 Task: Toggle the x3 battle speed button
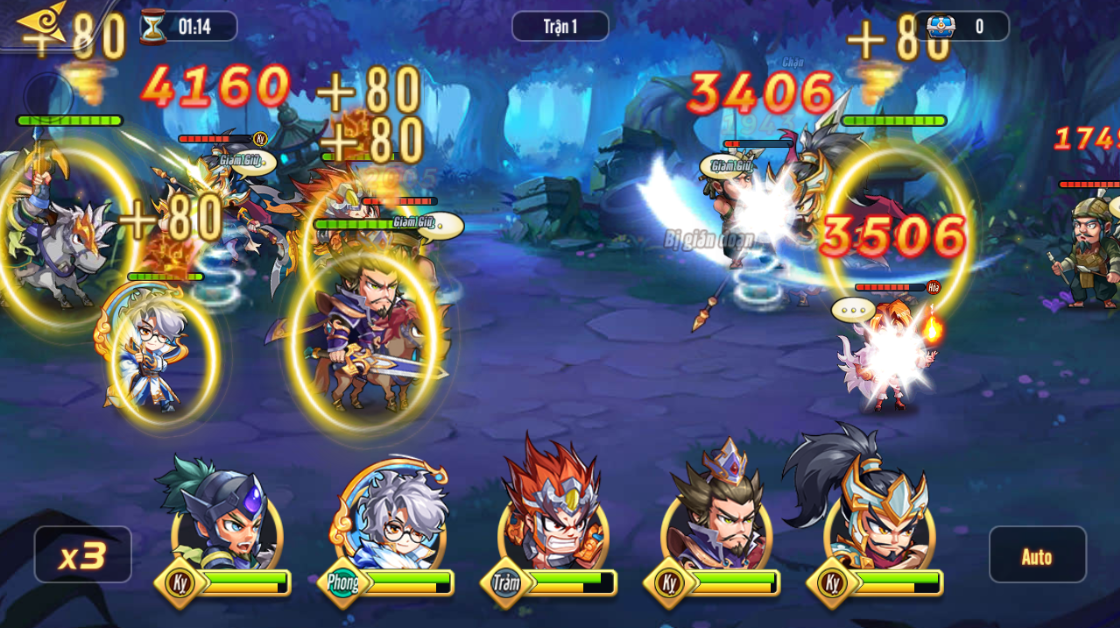[x=83, y=555]
